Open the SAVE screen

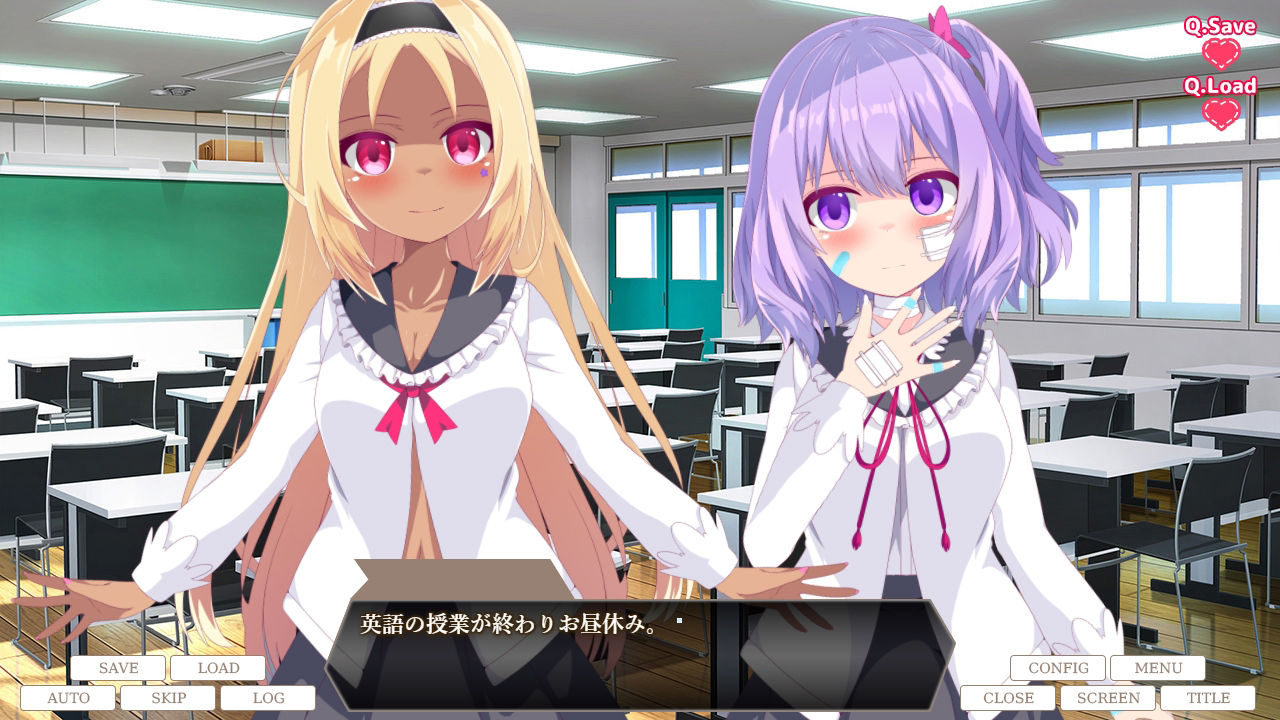point(120,667)
